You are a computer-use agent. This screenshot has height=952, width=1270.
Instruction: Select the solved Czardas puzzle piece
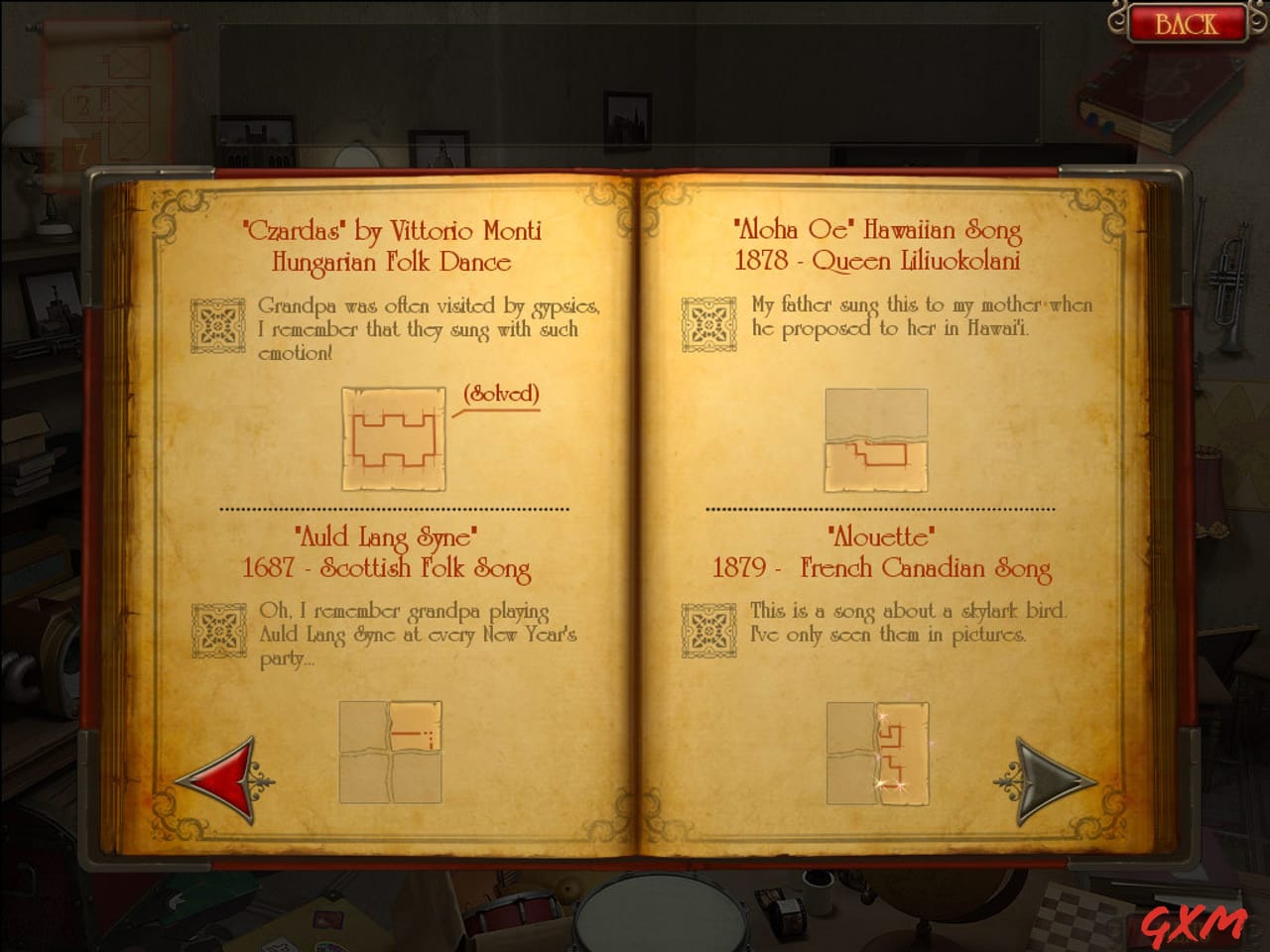click(x=394, y=438)
